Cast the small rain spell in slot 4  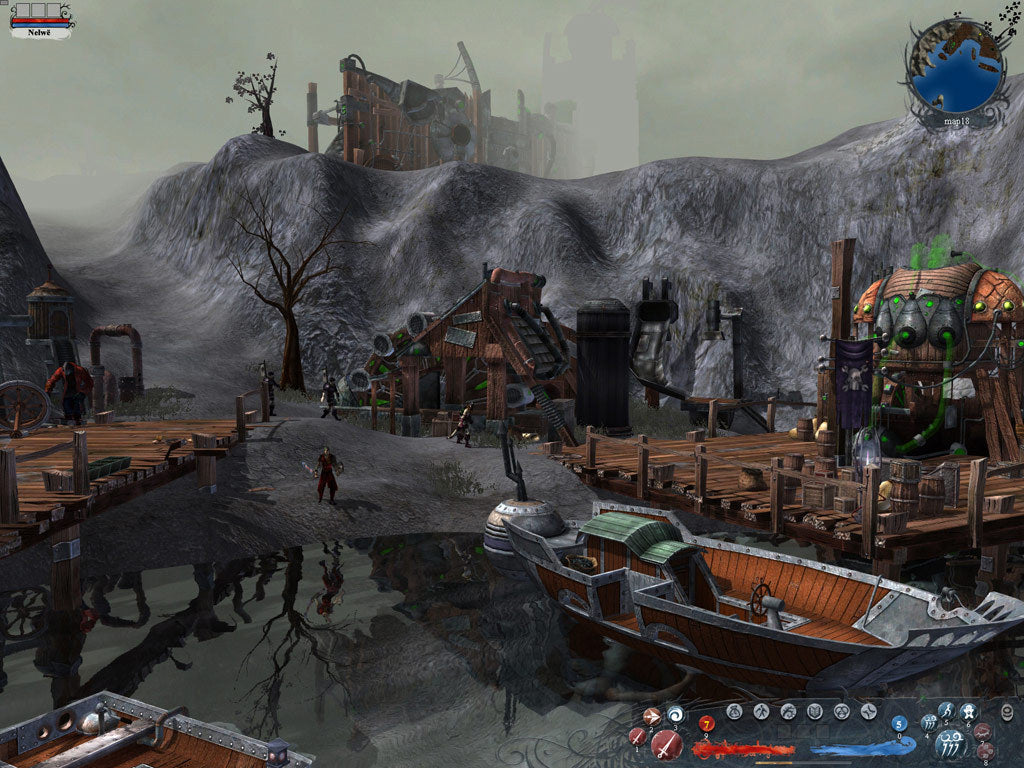click(x=928, y=722)
